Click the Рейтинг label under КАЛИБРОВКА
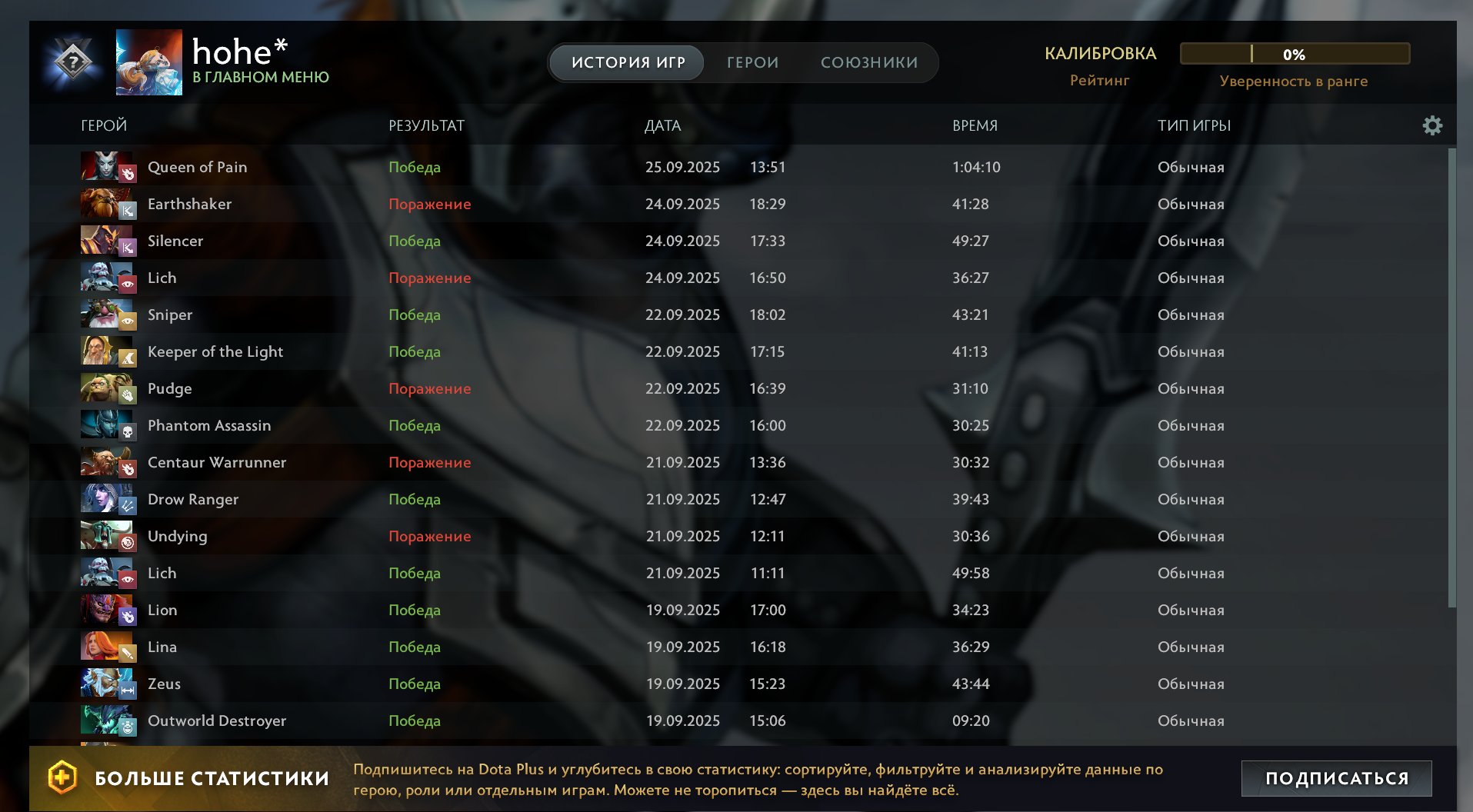 click(x=1098, y=80)
